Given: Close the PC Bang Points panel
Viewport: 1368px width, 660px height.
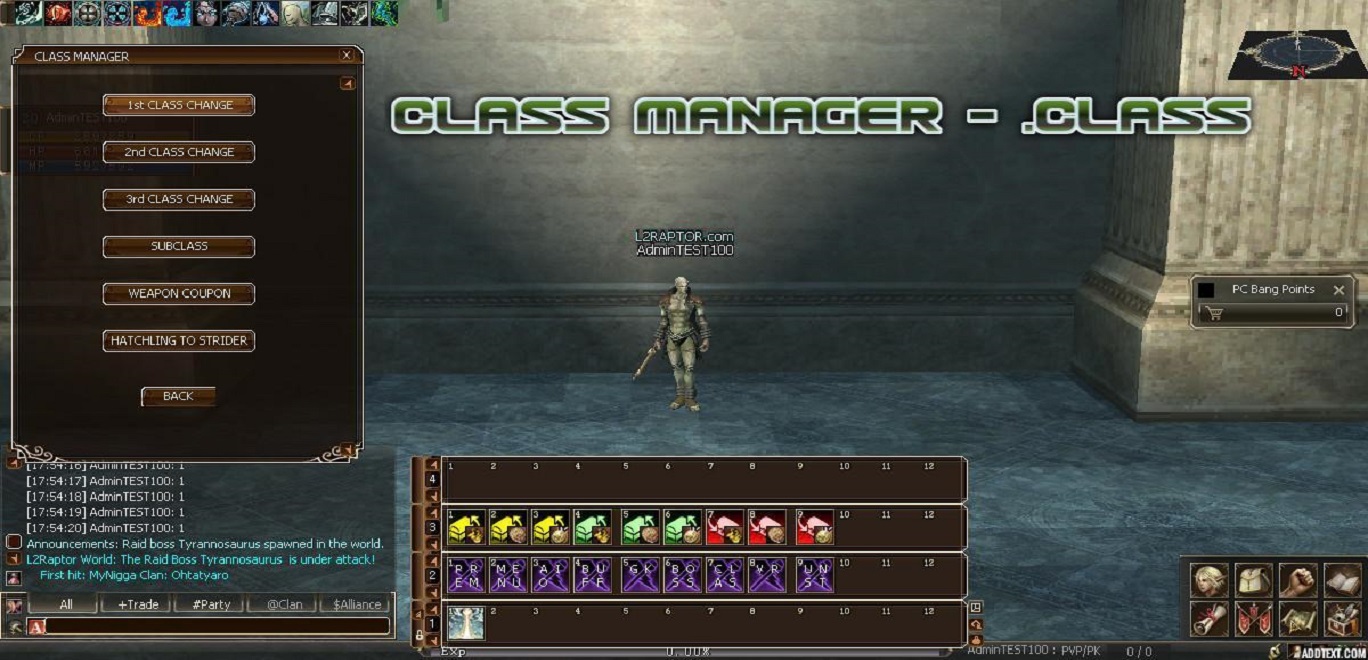Looking at the screenshot, I should [1339, 290].
